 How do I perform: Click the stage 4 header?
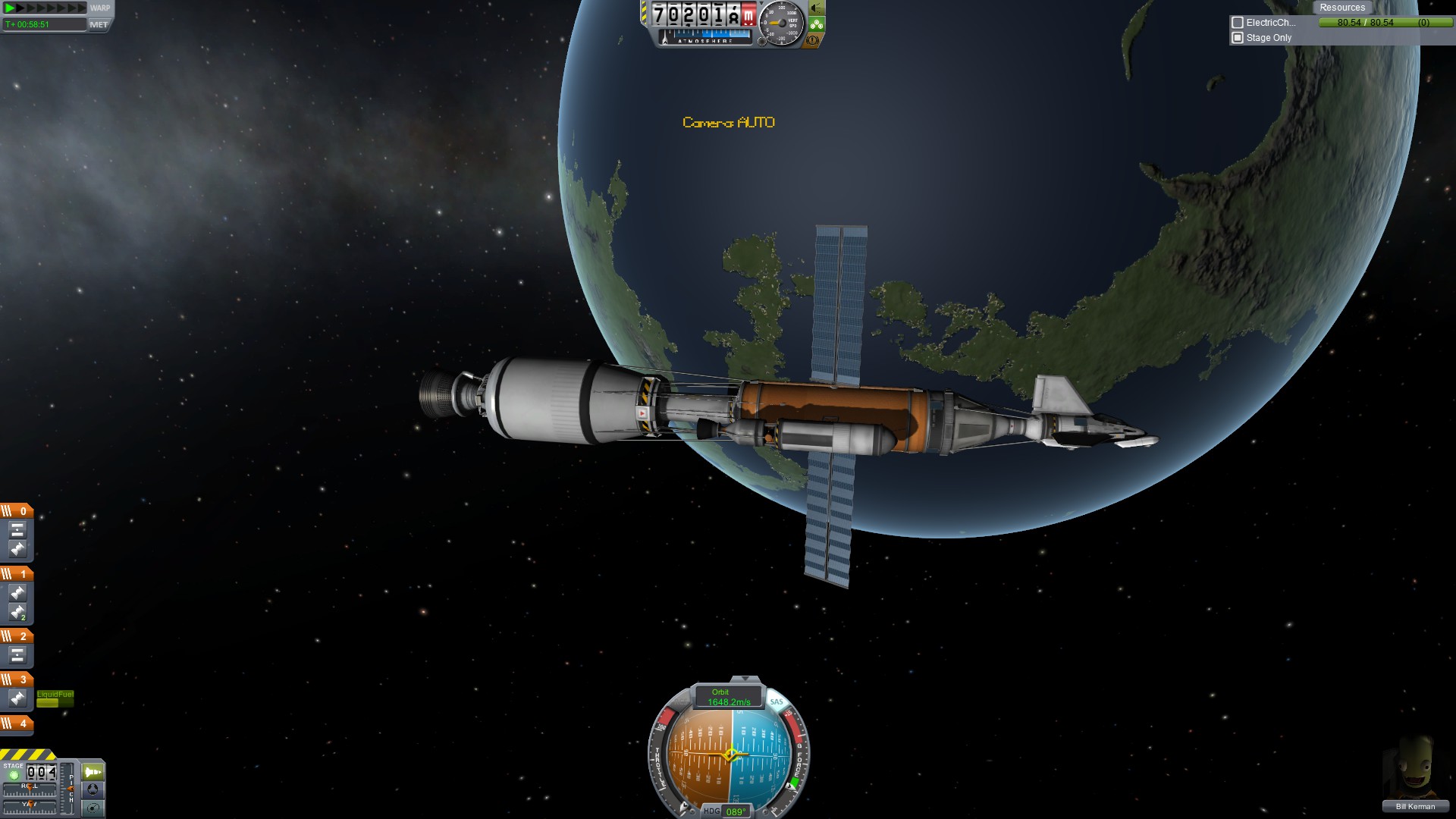tap(17, 723)
